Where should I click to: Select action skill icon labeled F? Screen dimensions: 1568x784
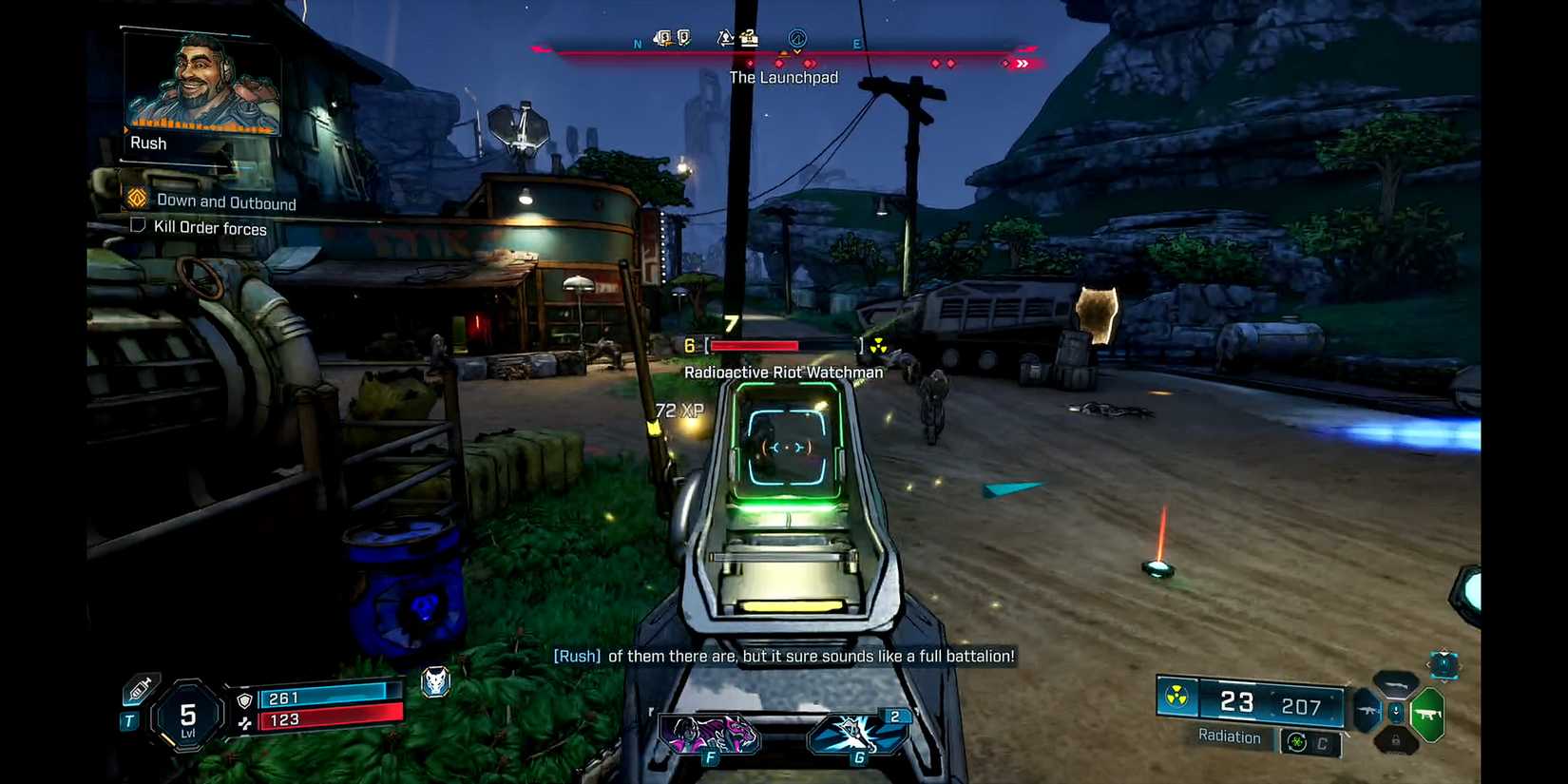(x=709, y=732)
